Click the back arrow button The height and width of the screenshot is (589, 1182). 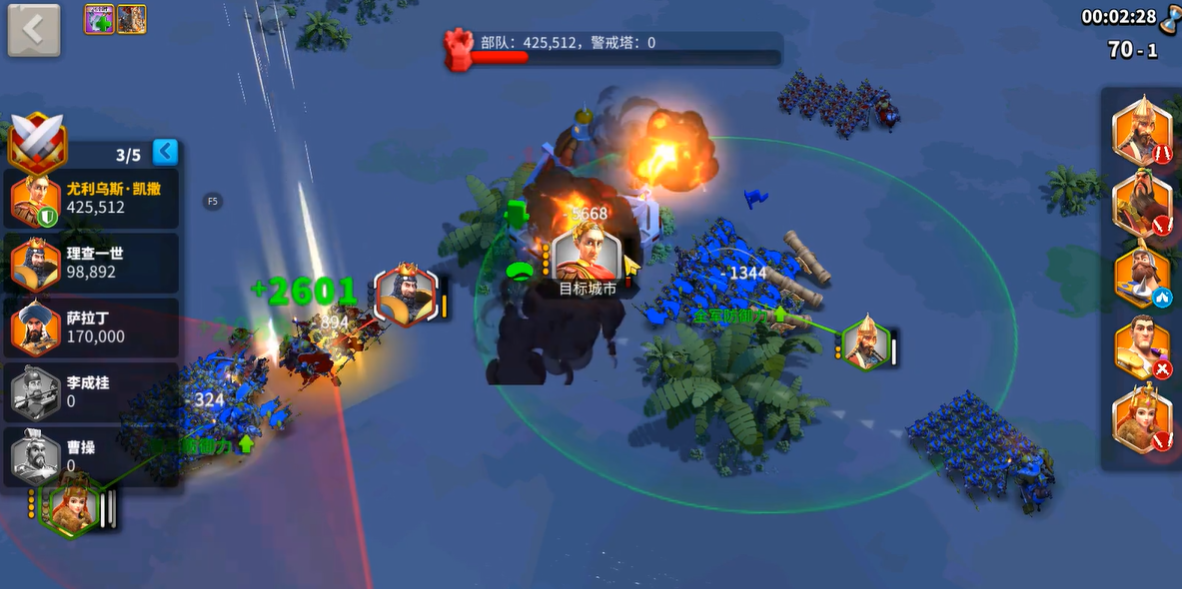34,30
